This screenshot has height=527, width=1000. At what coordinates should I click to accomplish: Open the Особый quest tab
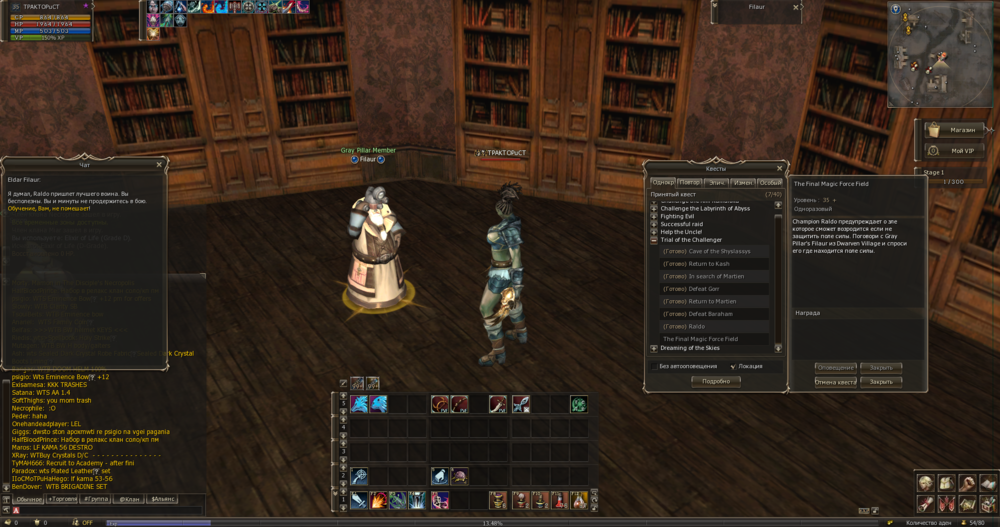pos(770,183)
